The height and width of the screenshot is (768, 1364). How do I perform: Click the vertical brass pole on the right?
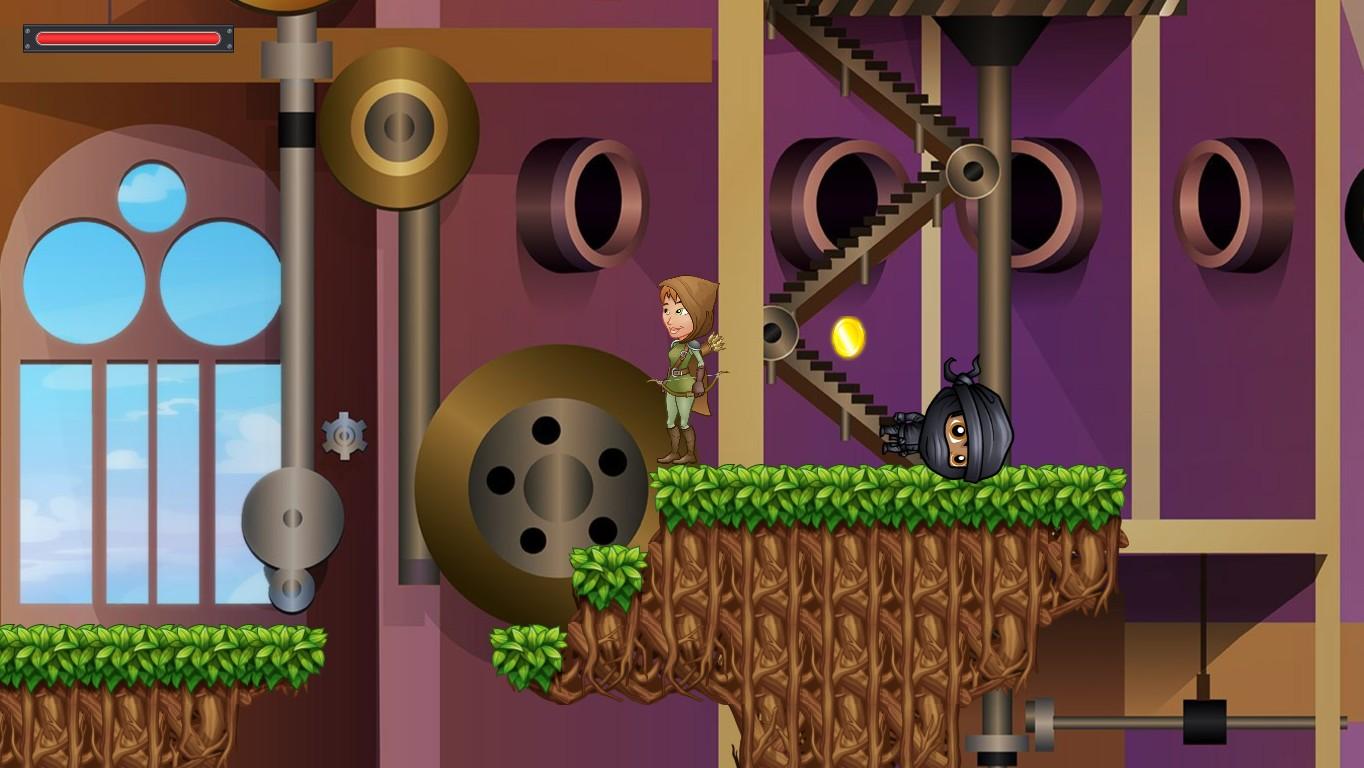point(992,300)
